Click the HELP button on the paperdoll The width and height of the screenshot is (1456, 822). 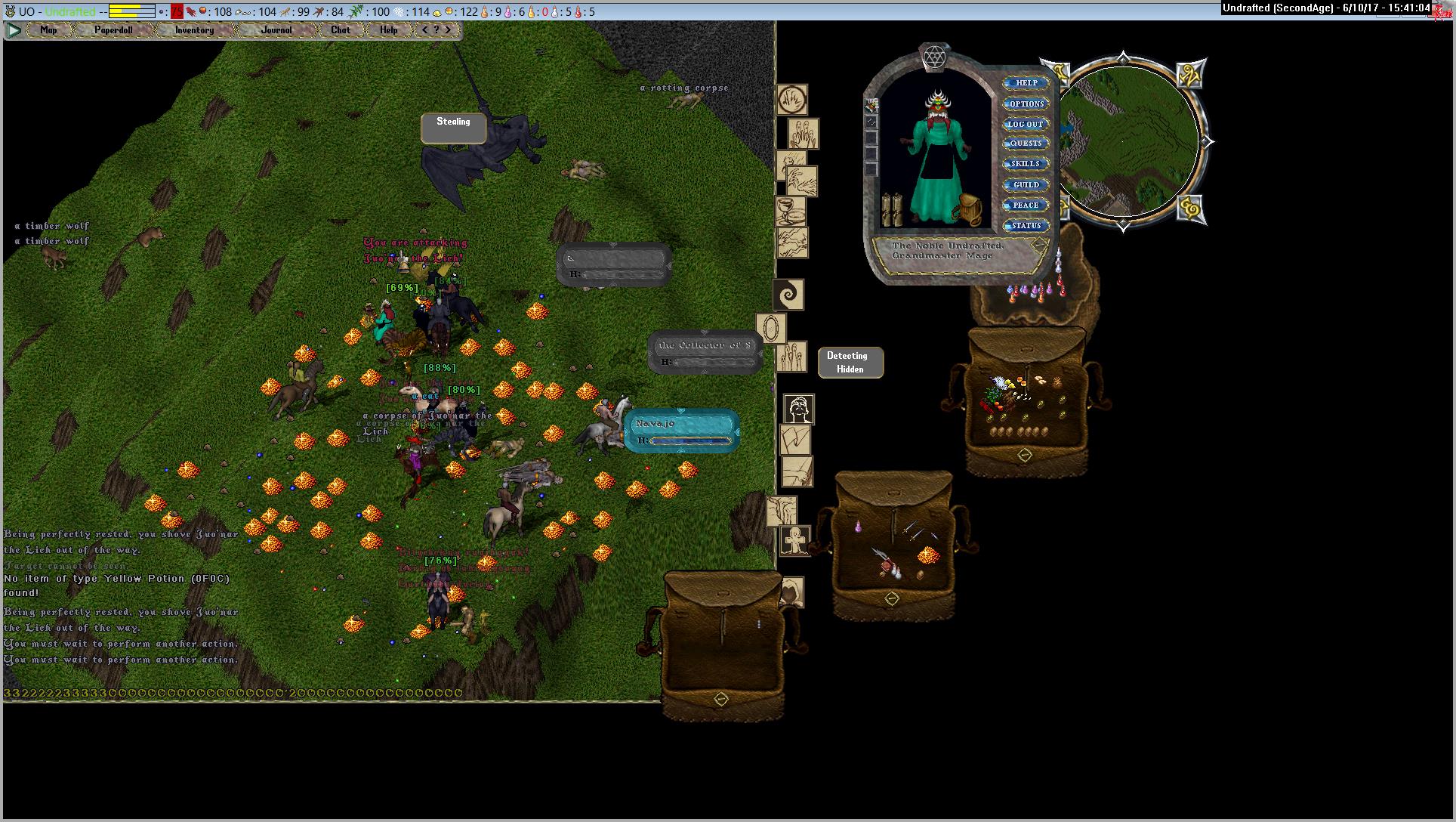pos(1026,83)
